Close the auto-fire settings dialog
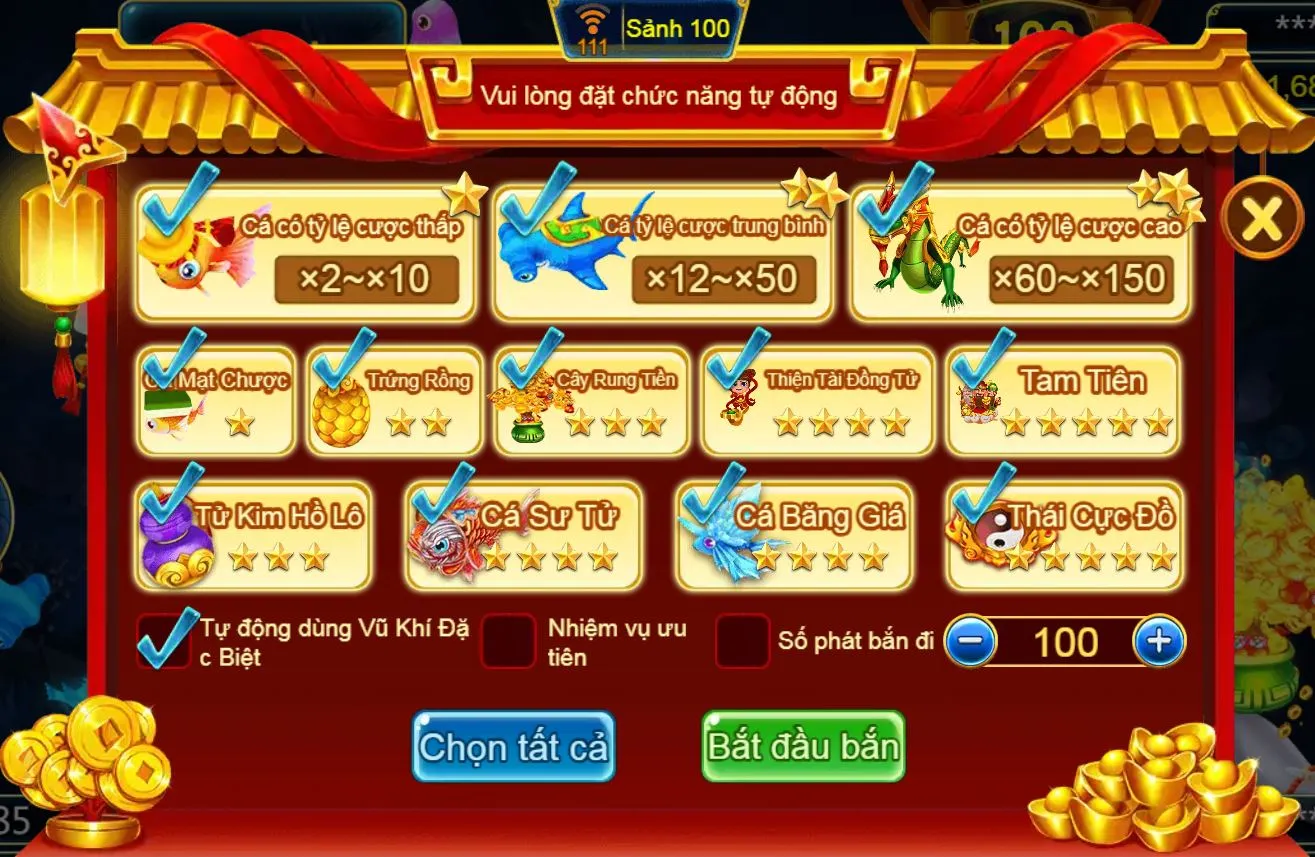The image size is (1315, 857). (1261, 218)
